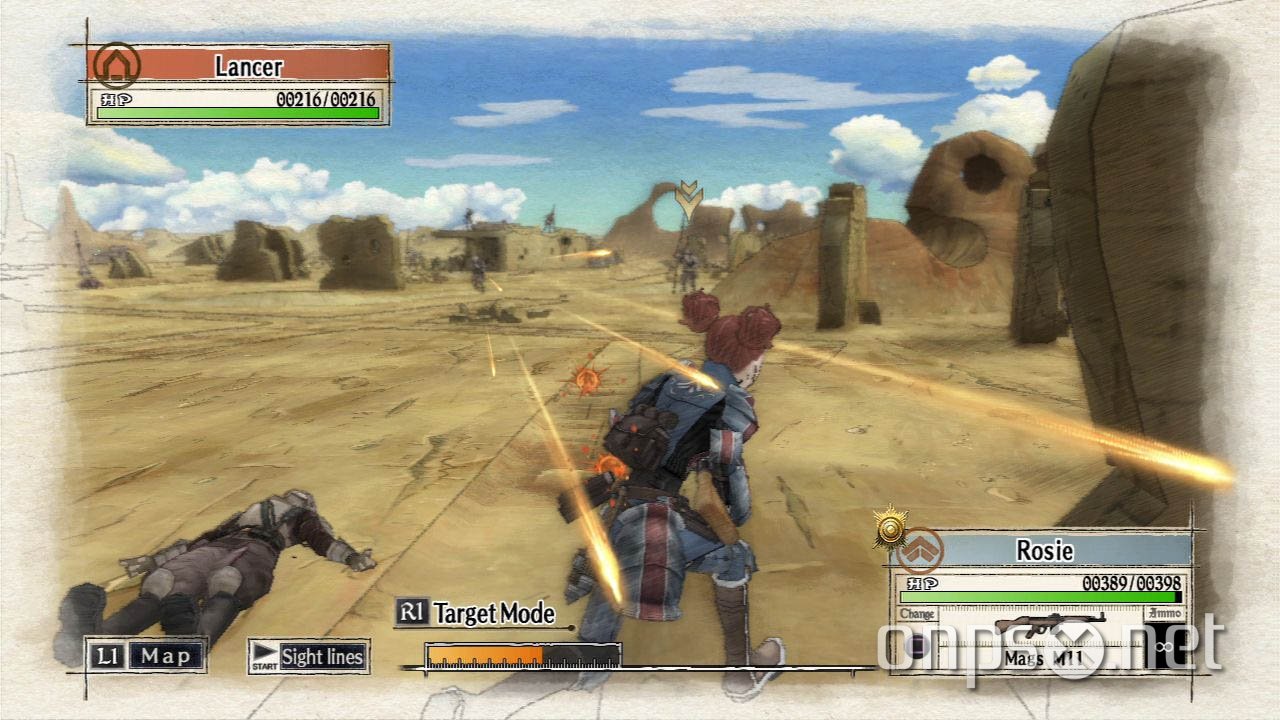
Task: Select the Shocktrooper class icon on Rosie's panel
Action: [921, 551]
